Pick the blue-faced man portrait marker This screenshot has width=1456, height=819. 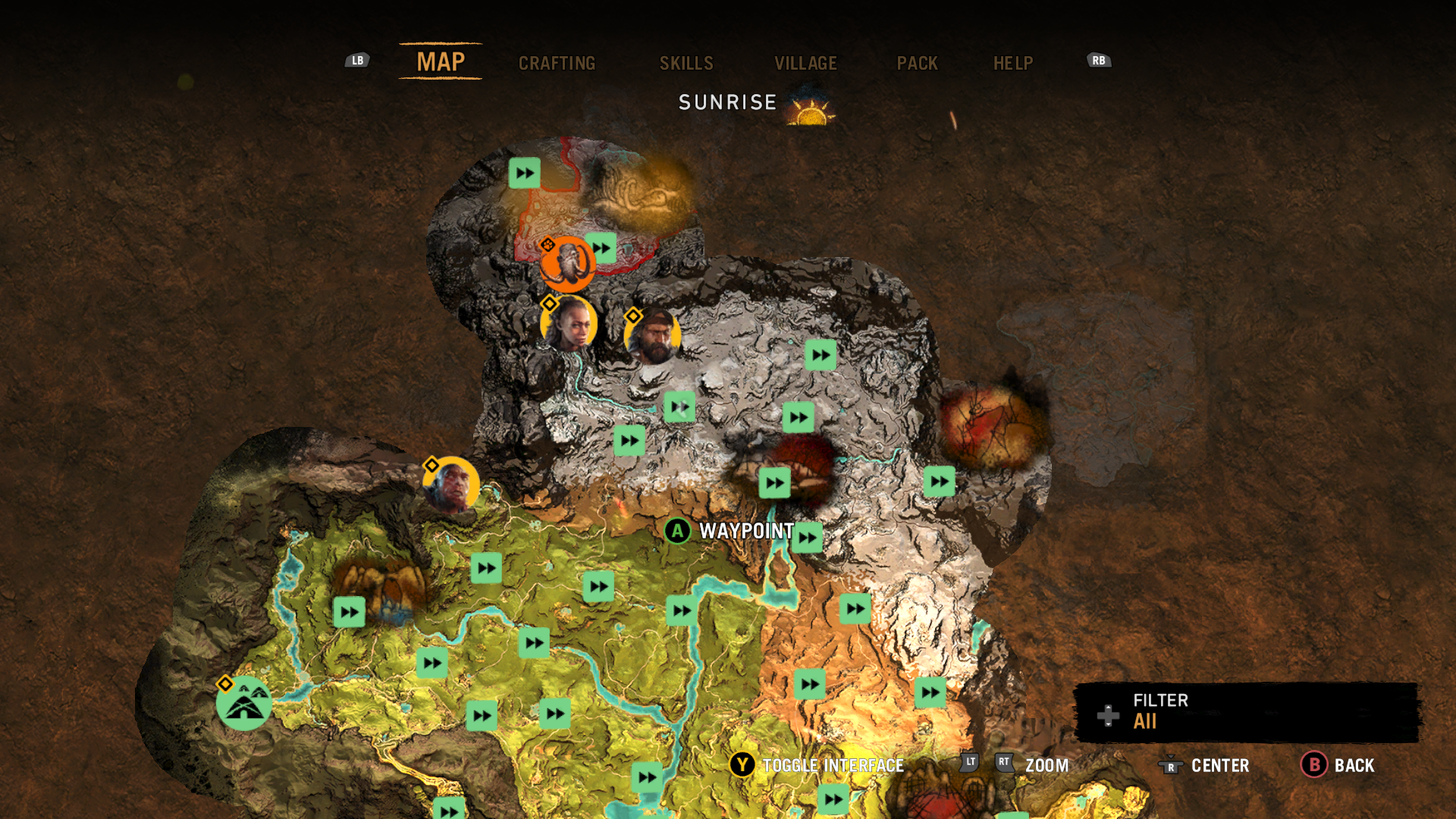pos(451,485)
